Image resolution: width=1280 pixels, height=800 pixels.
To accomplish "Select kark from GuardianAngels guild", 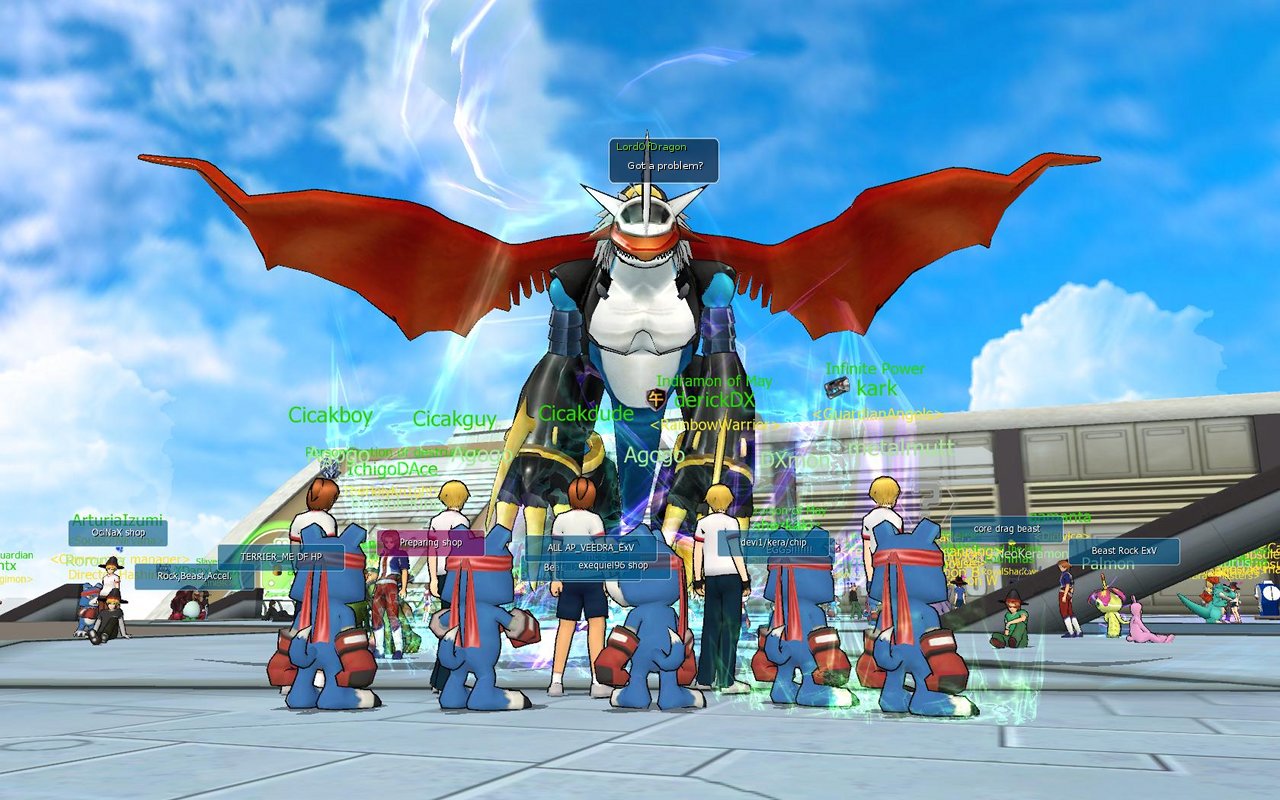I will coord(876,389).
